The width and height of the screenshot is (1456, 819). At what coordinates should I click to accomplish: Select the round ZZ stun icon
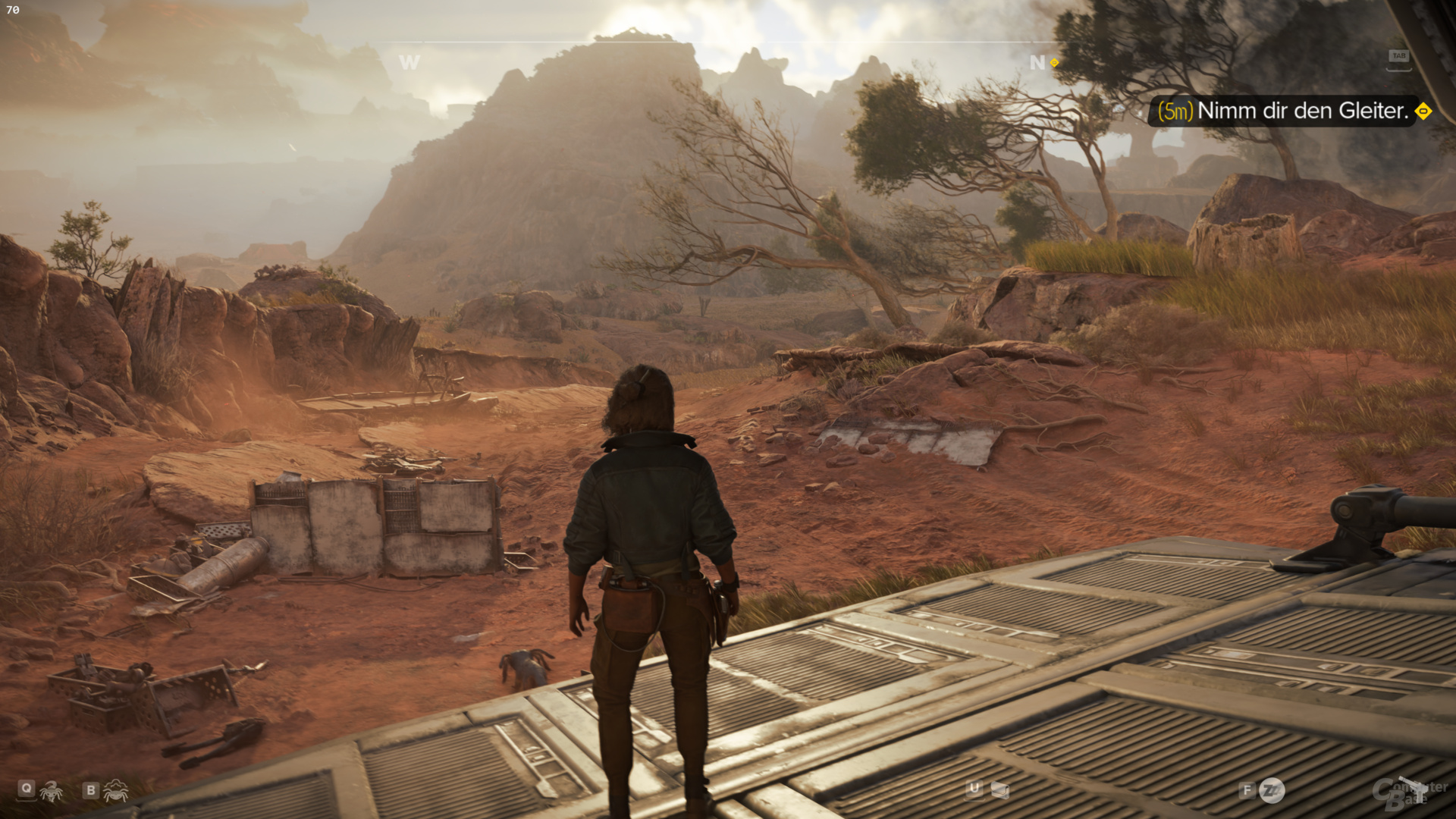(x=1272, y=791)
